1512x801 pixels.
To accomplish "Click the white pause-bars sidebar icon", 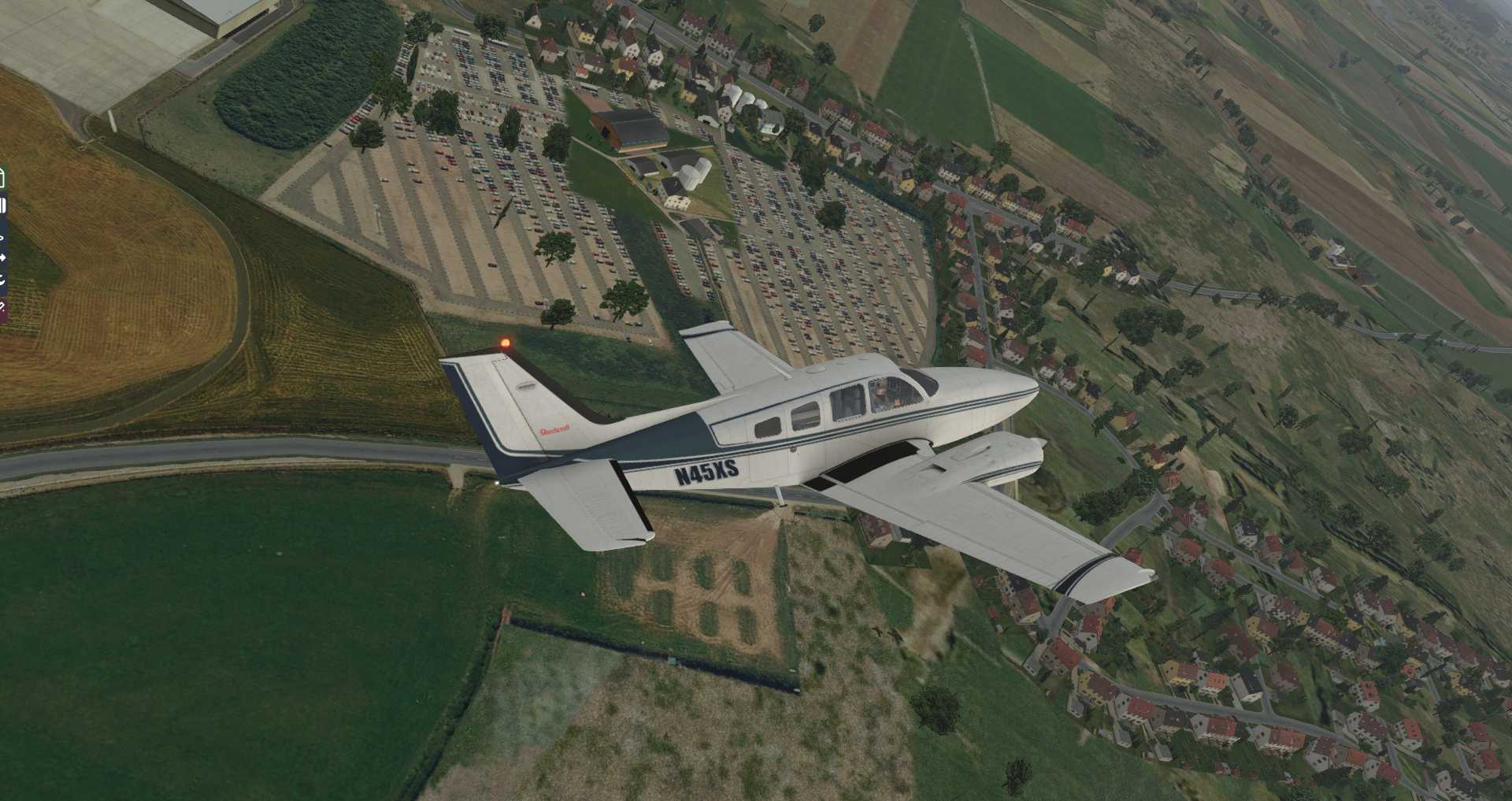I will pyautogui.click(x=2, y=206).
